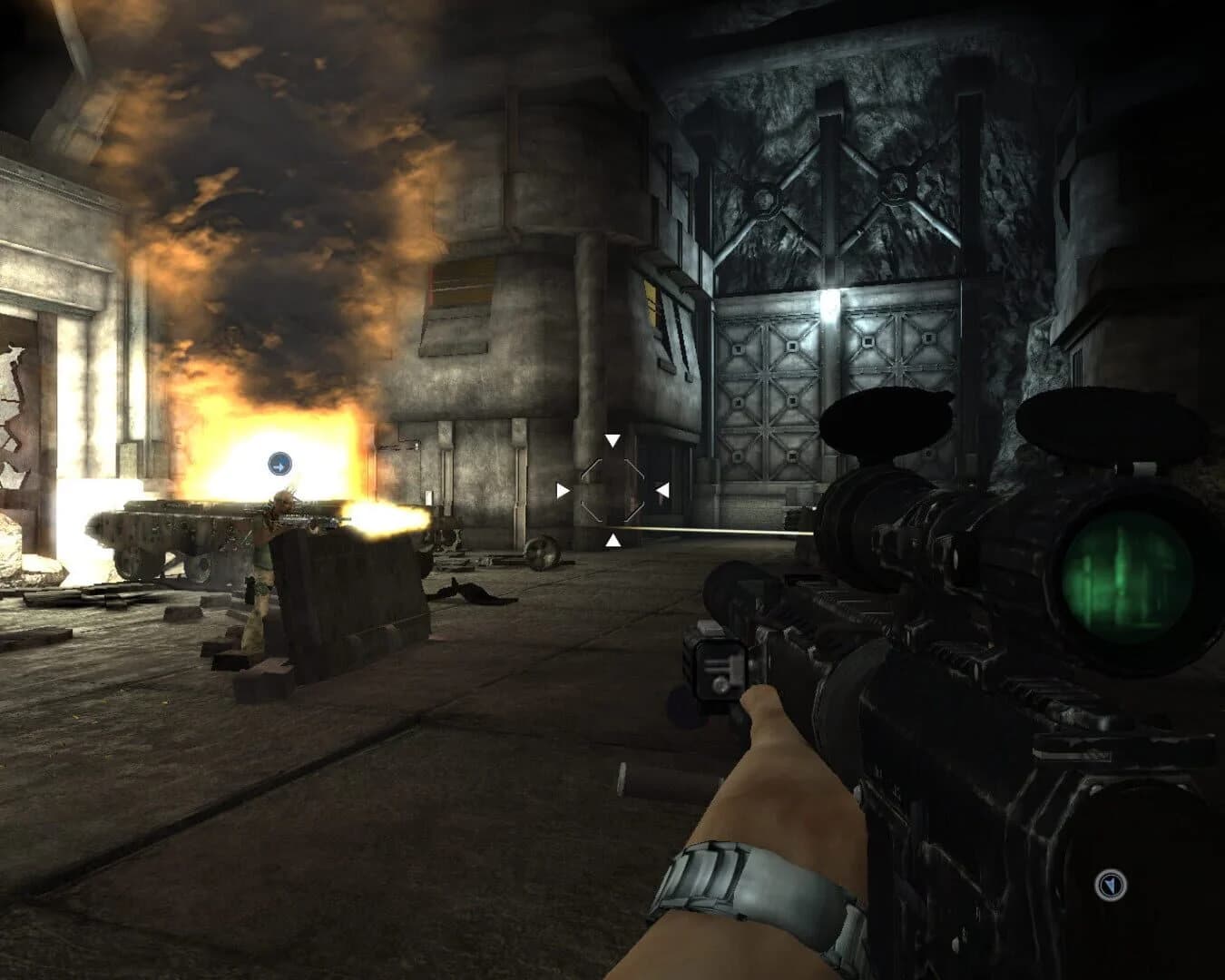Click the top reticle arrow

612,441
